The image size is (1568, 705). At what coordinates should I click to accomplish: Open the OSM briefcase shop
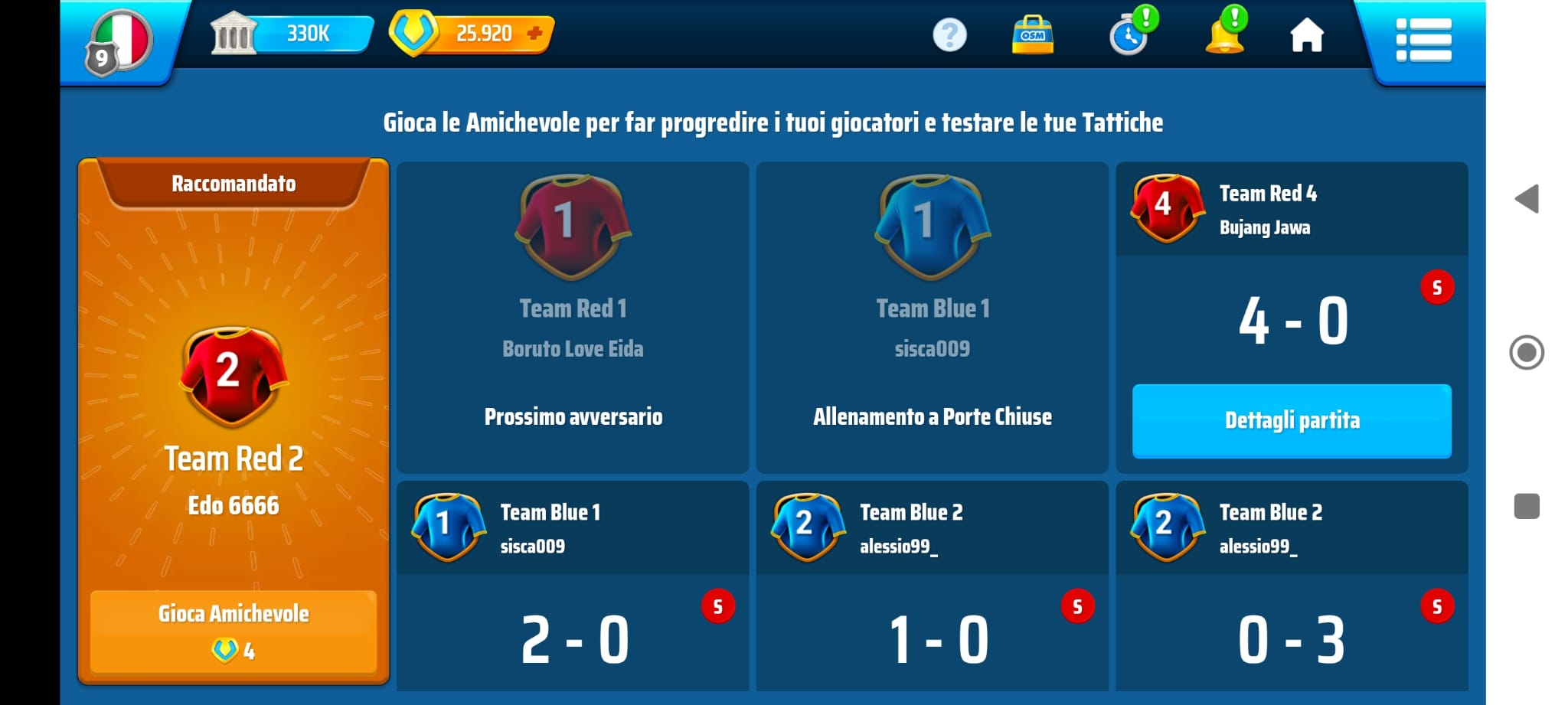coord(1033,35)
